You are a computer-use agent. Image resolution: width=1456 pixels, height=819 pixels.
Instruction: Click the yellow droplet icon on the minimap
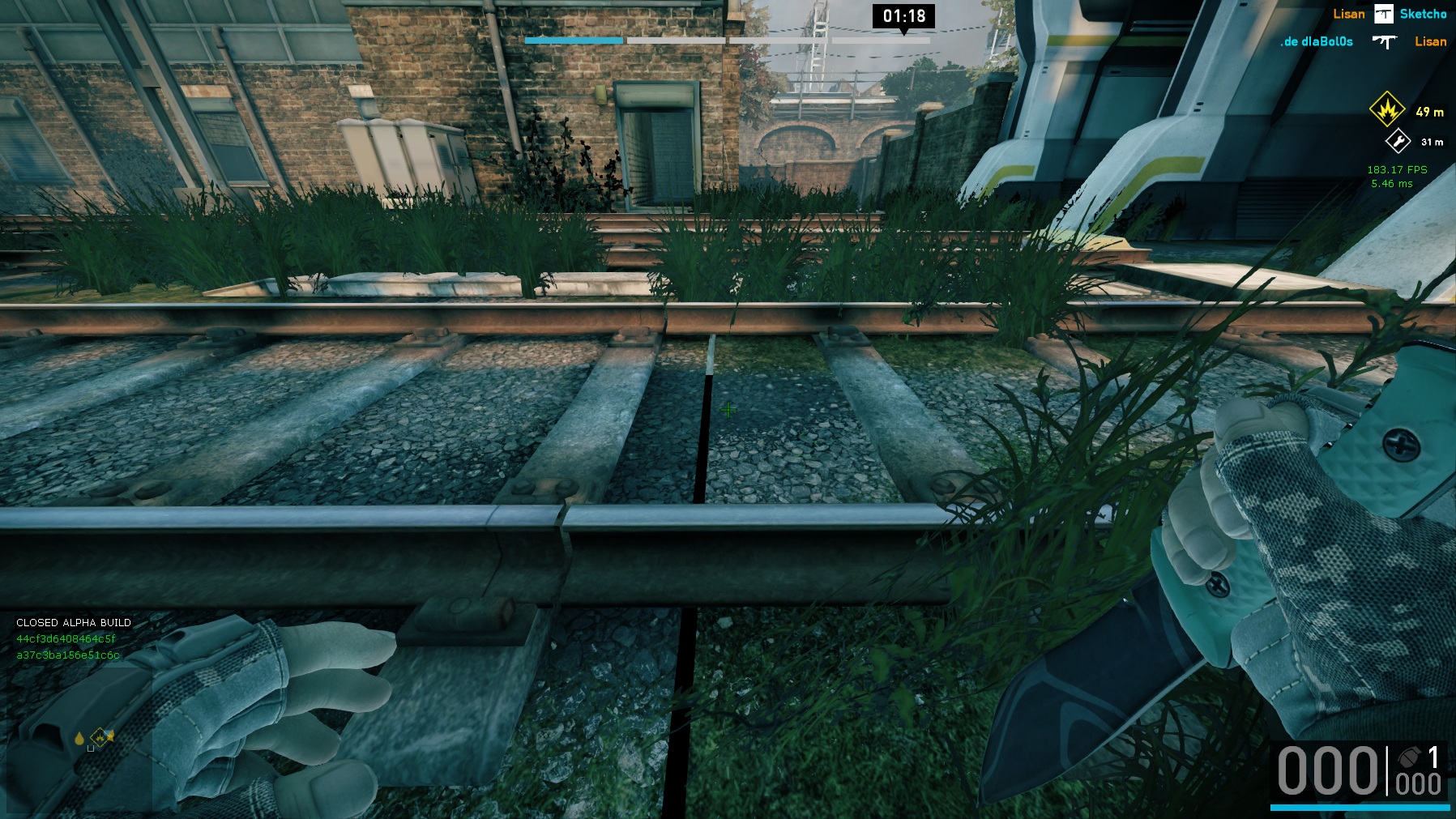tap(79, 738)
